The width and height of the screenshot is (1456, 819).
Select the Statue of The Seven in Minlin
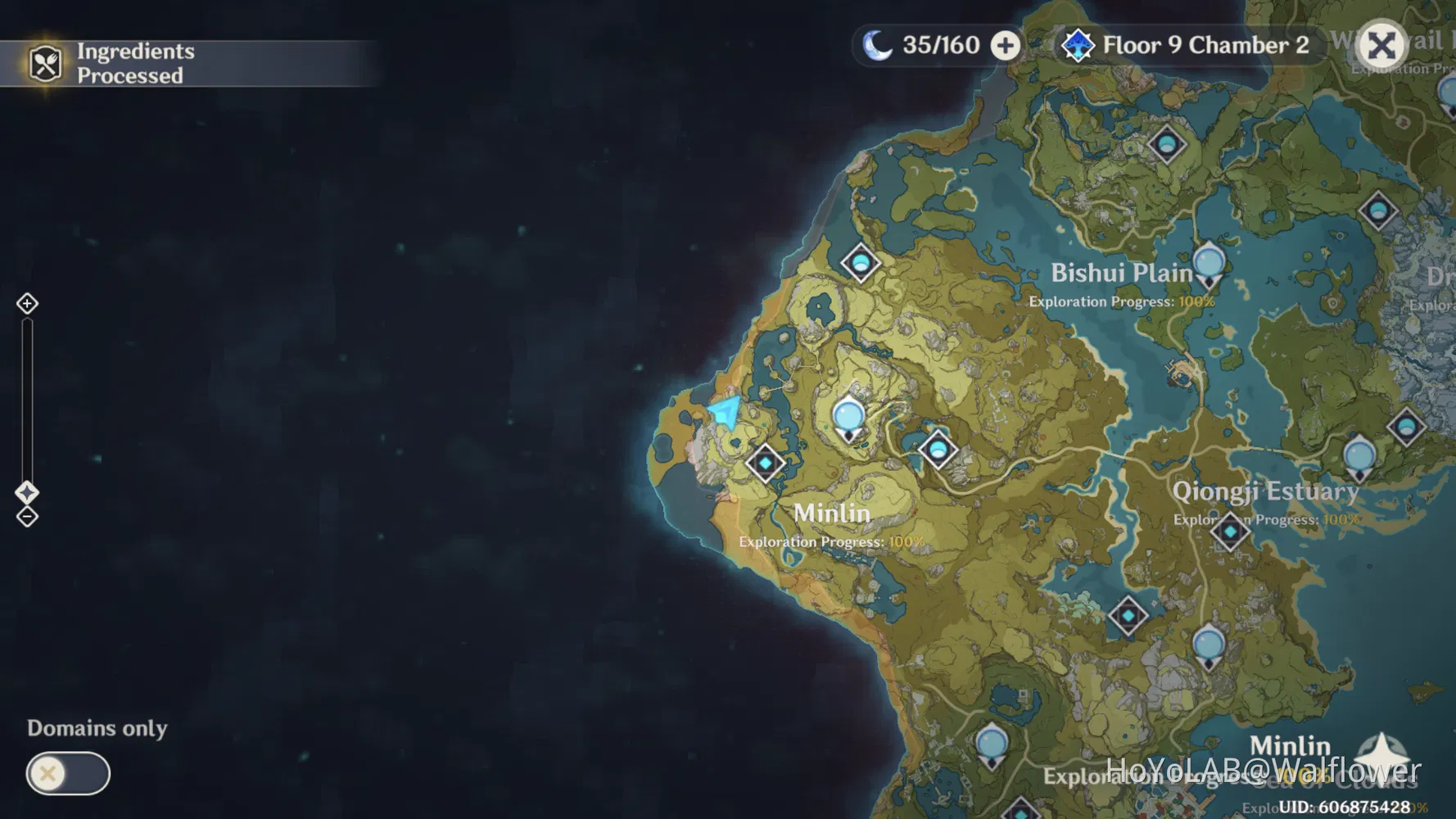click(848, 416)
